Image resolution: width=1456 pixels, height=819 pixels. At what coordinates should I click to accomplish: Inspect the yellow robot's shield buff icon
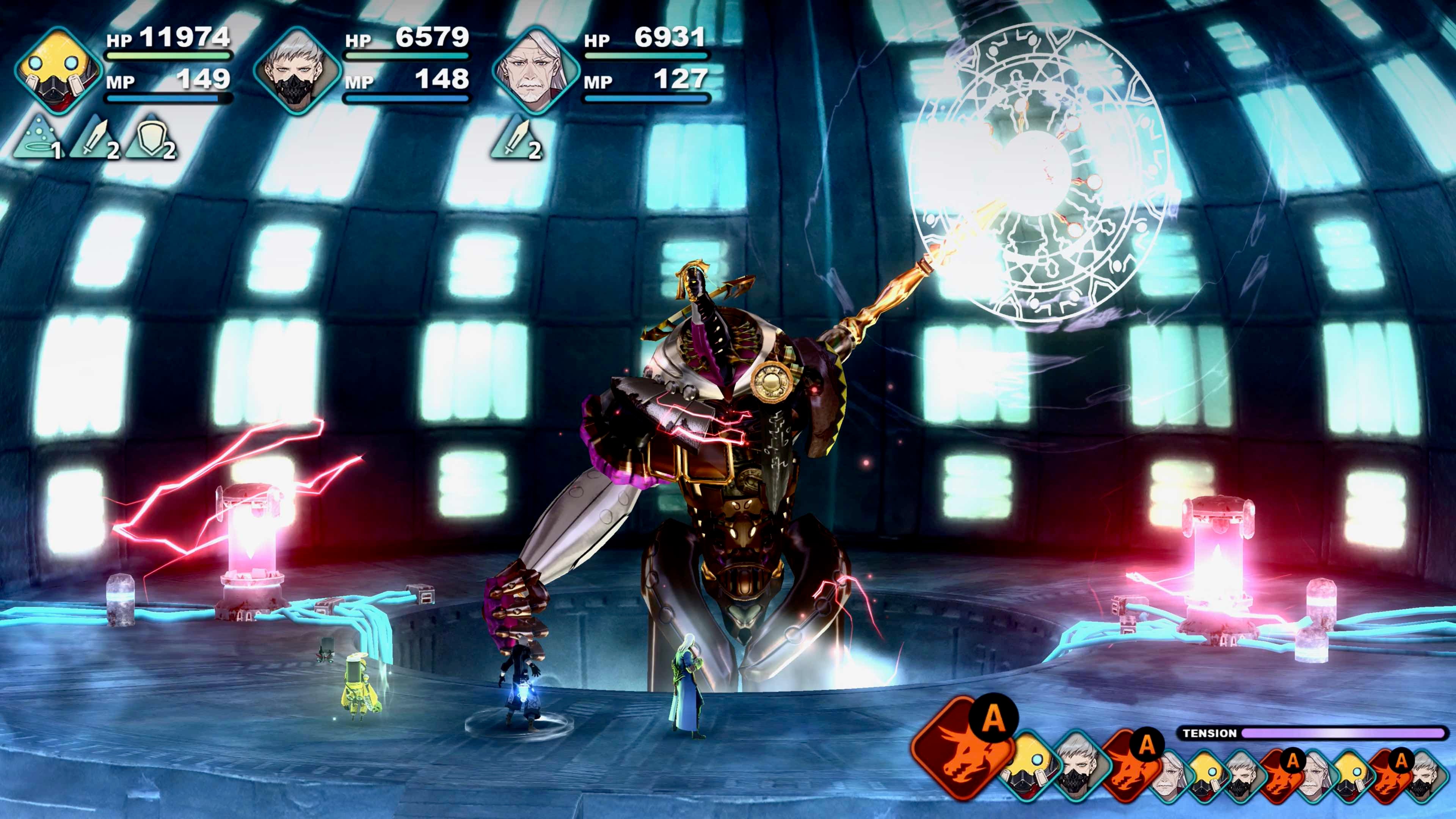tap(149, 138)
